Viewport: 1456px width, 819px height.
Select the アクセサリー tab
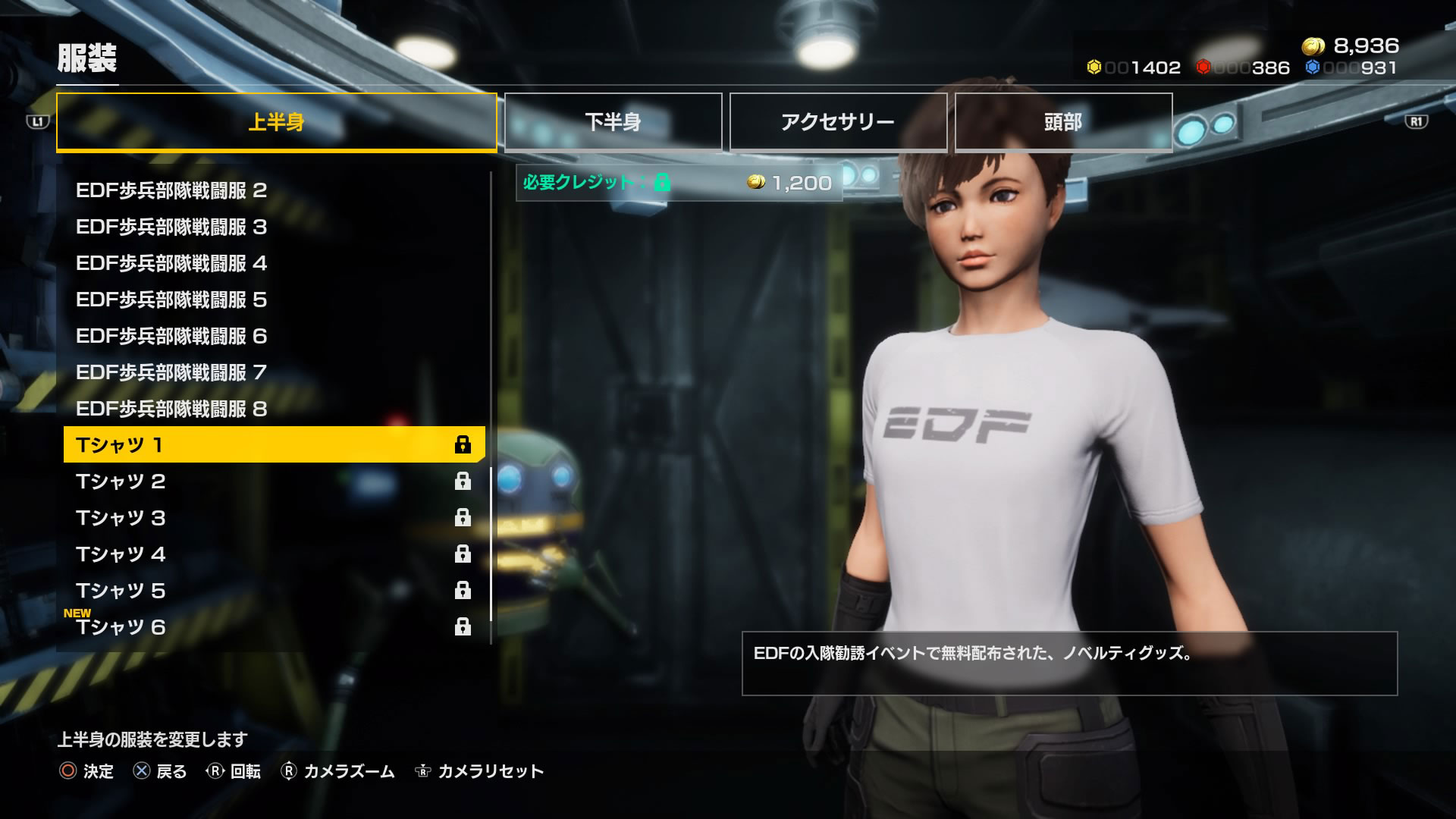coord(838,122)
